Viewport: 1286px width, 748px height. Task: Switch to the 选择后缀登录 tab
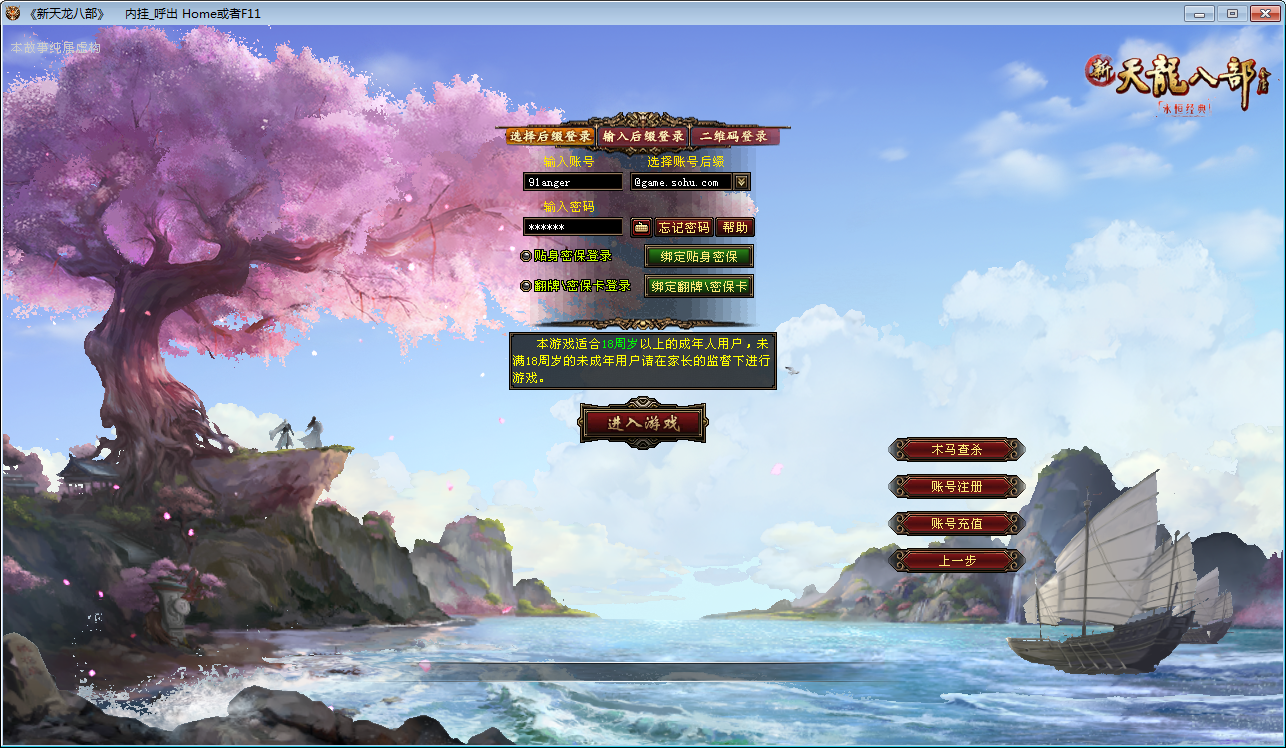(549, 135)
